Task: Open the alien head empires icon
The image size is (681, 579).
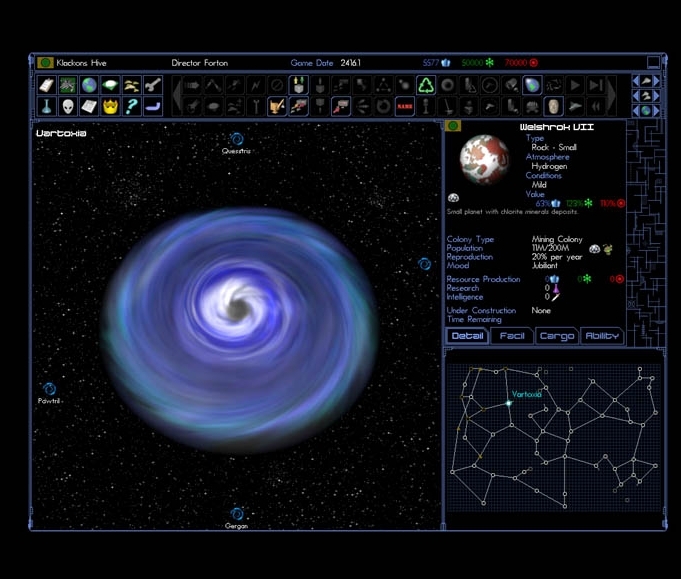Action: [x=68, y=106]
